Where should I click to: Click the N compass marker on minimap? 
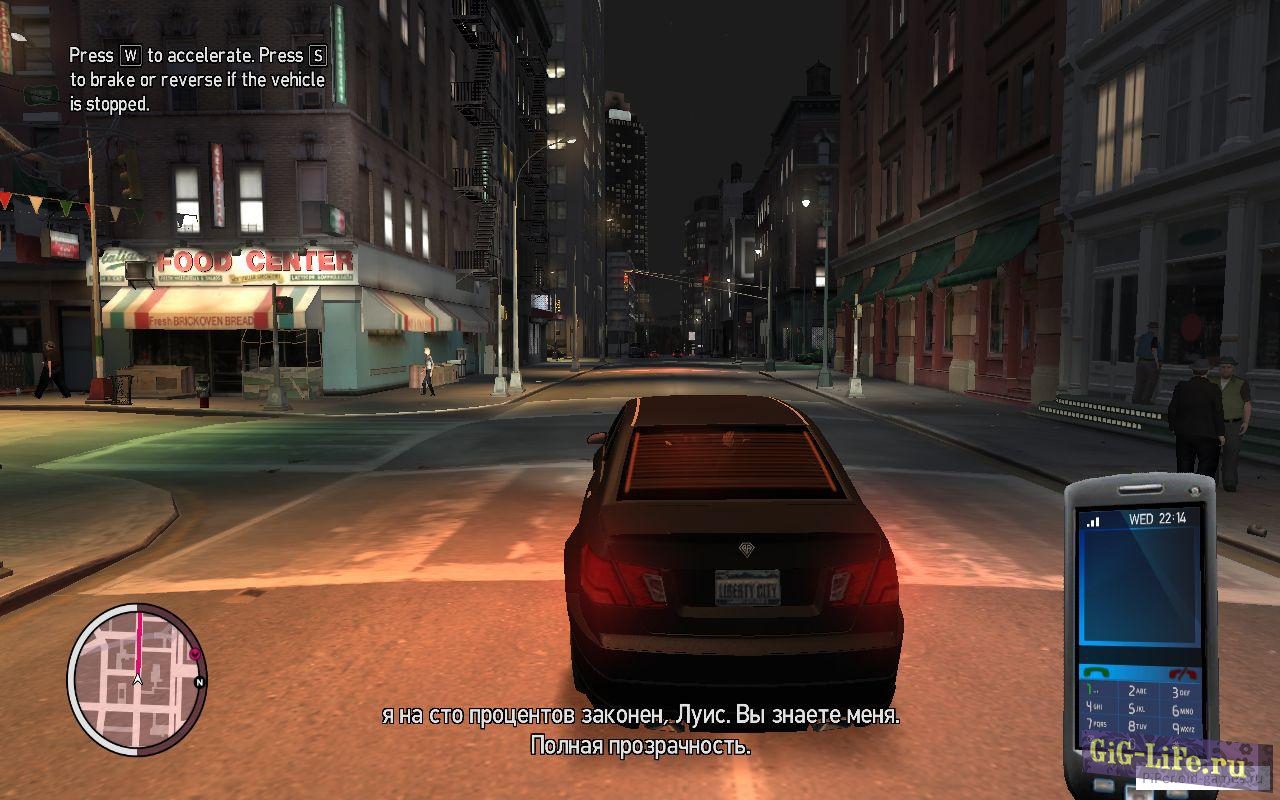200,683
